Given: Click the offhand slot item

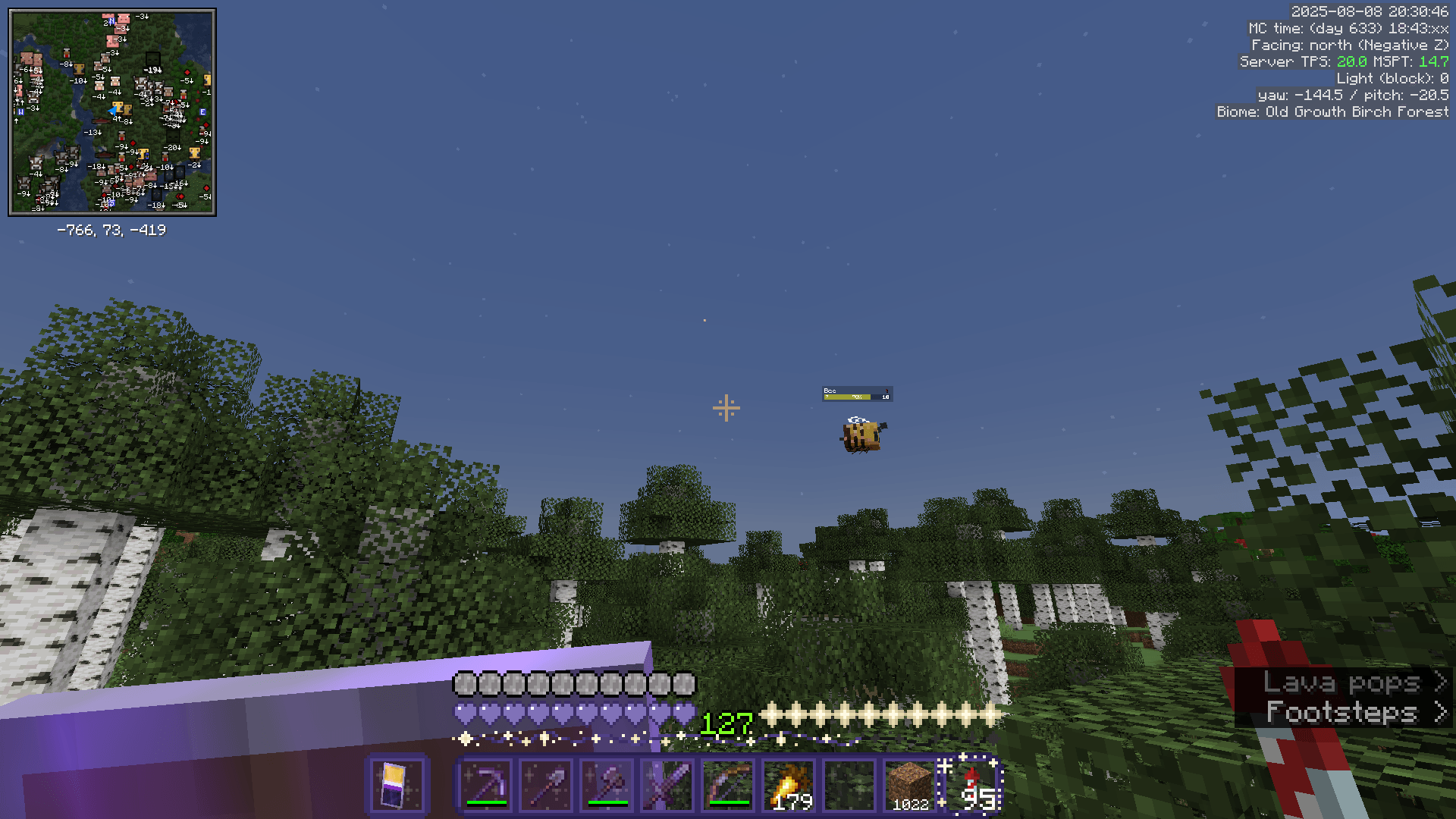Looking at the screenshot, I should click(x=398, y=785).
